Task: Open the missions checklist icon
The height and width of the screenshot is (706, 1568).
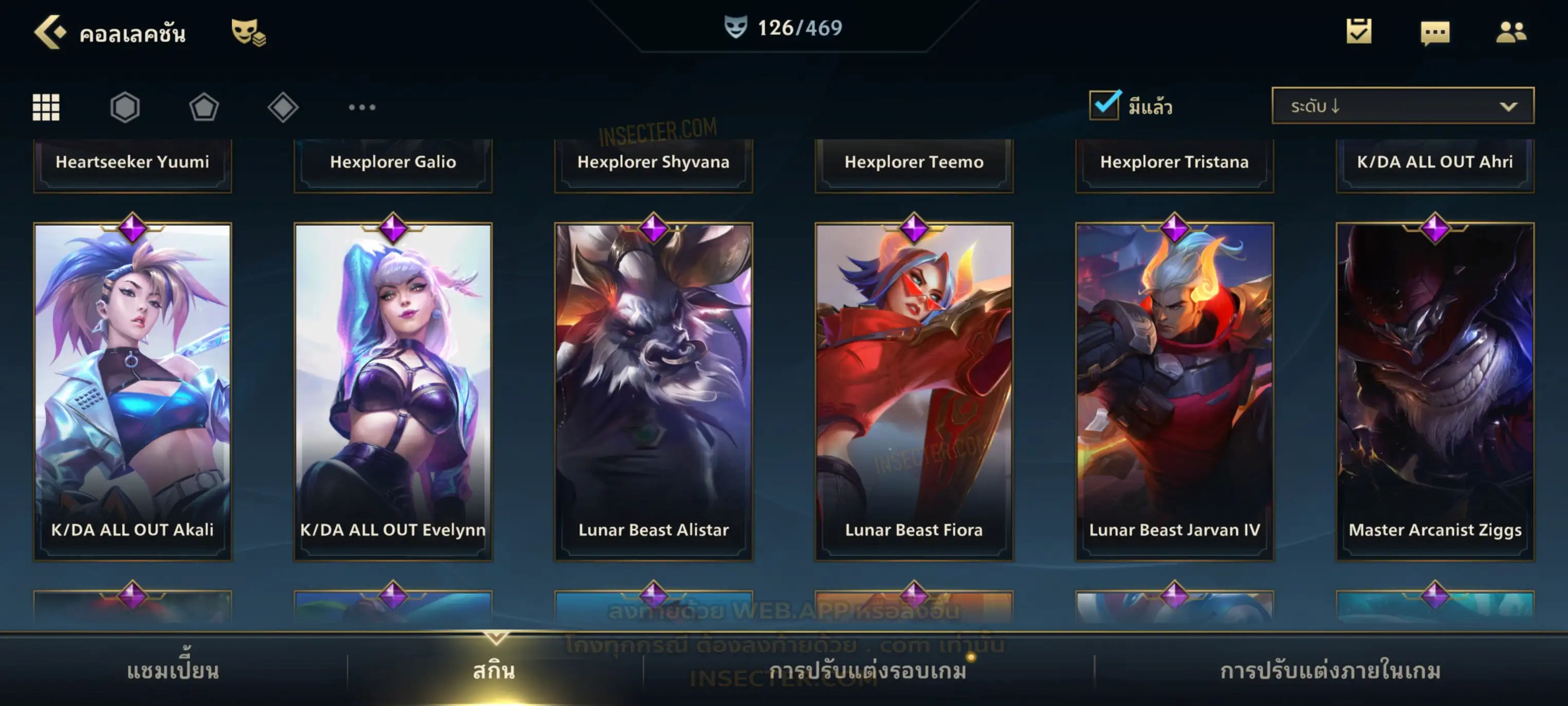Action: click(x=1359, y=32)
